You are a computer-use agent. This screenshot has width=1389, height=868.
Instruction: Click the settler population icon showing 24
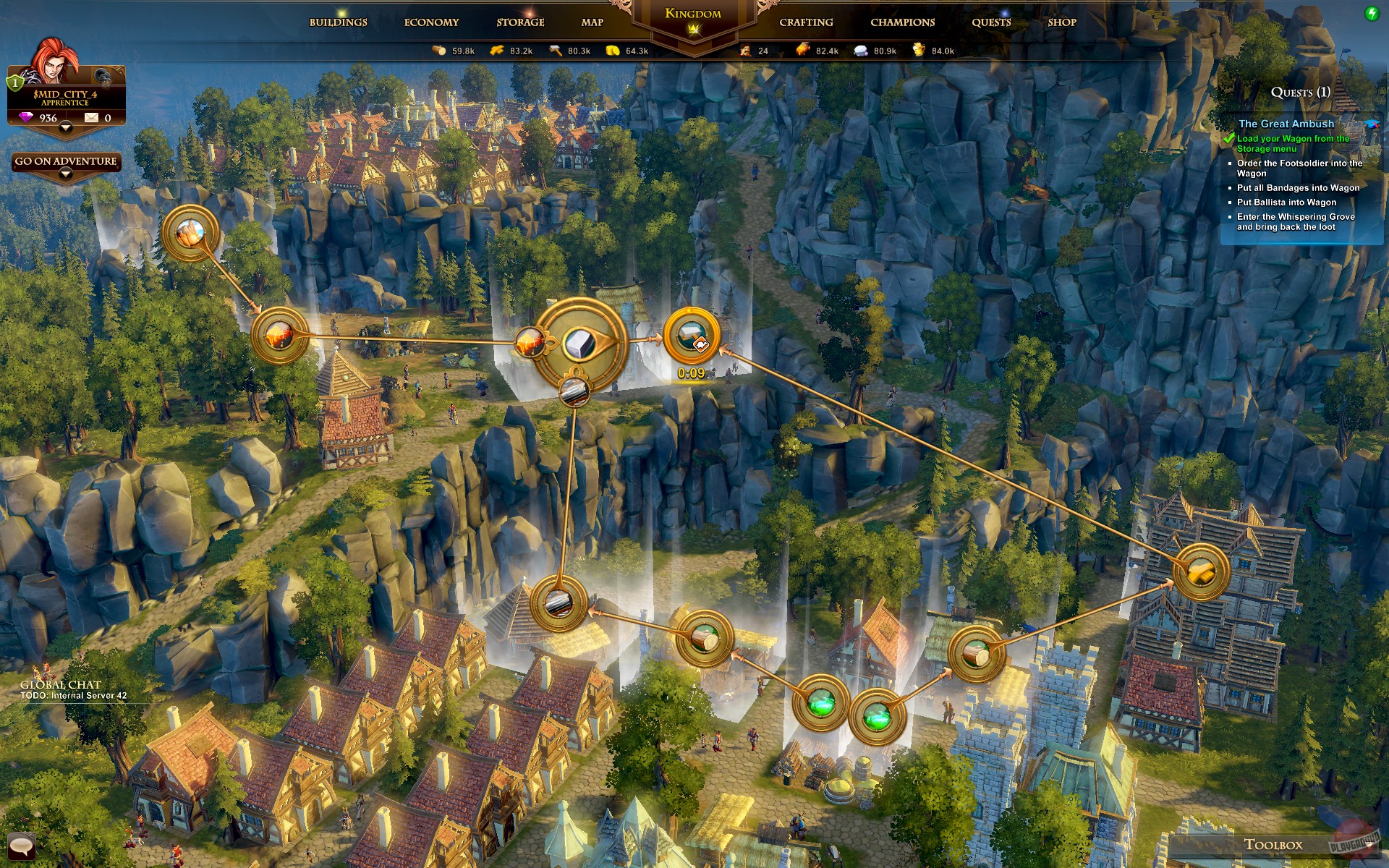[744, 51]
